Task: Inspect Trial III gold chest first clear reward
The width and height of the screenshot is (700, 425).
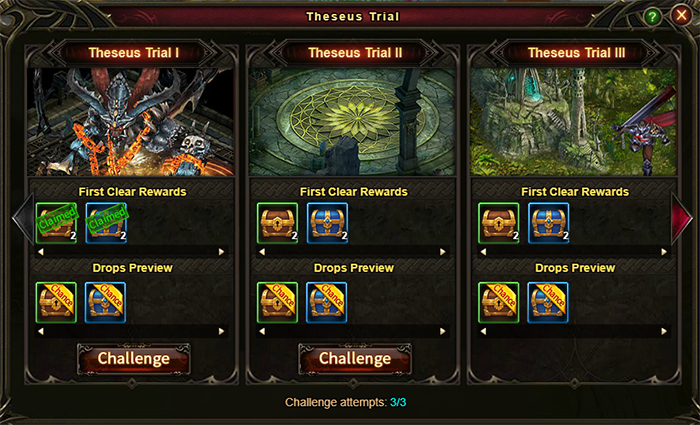Action: [x=498, y=223]
